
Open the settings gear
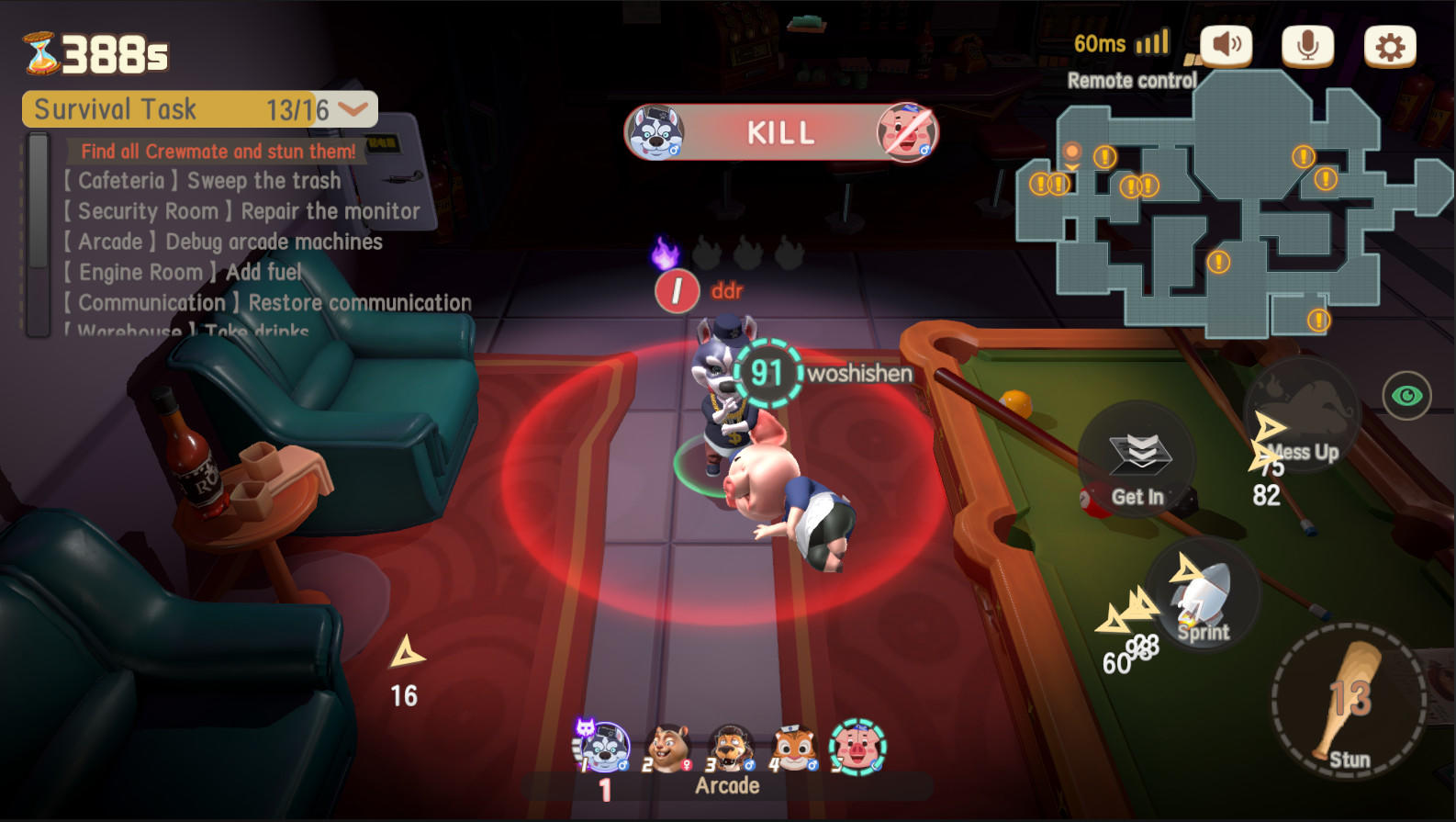[1392, 42]
